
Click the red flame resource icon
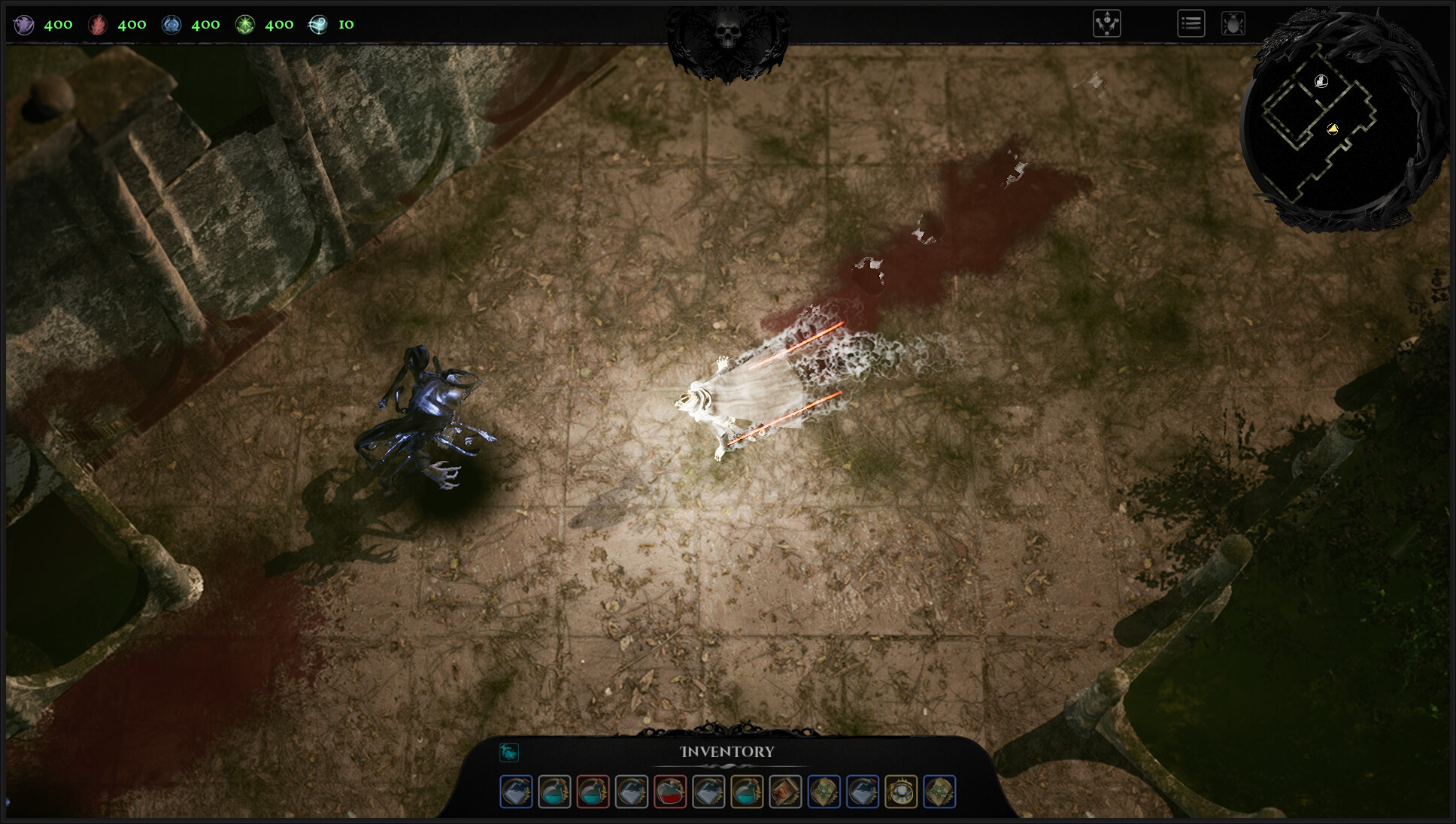point(99,24)
